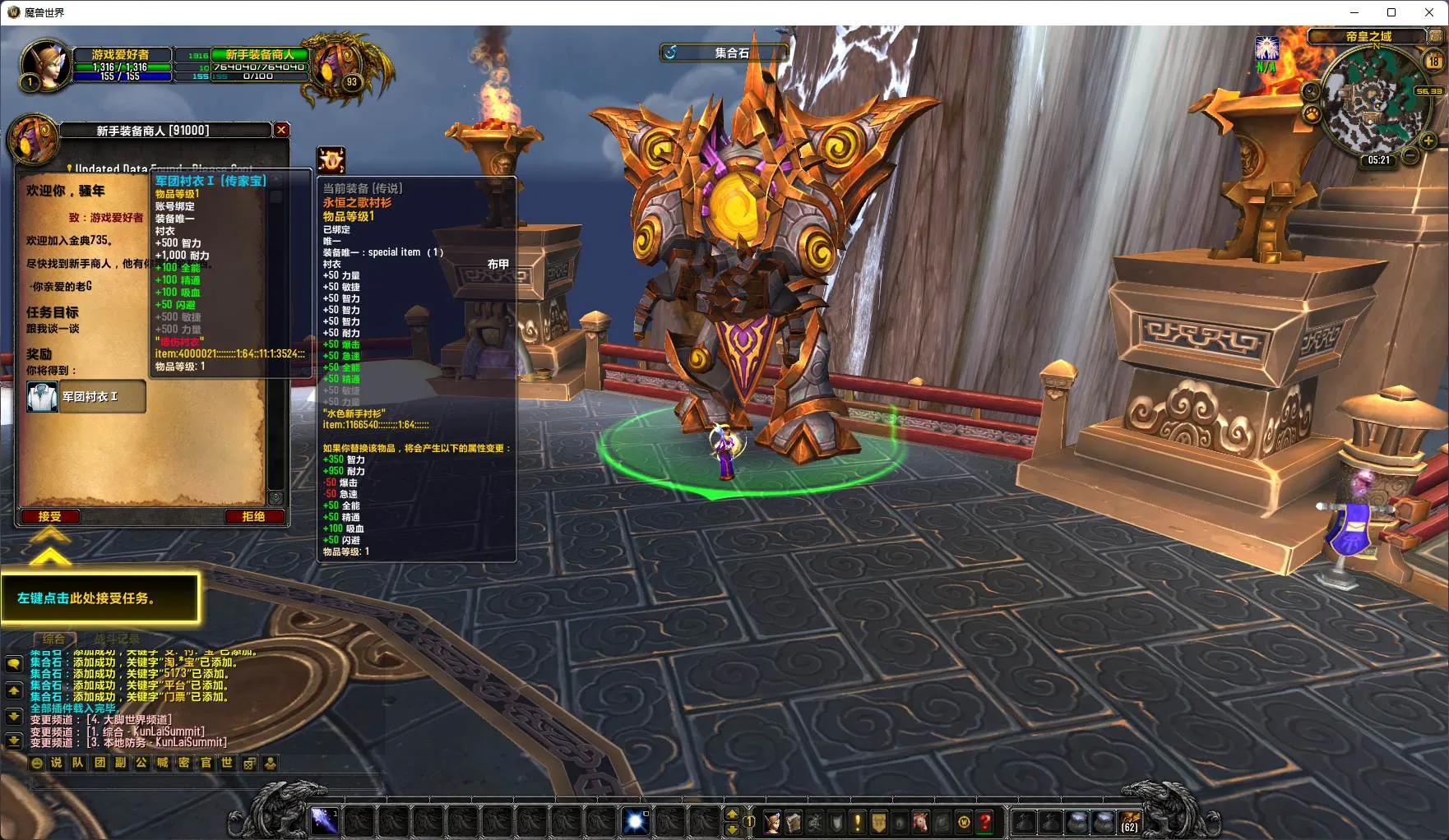Open the calendar showing day 18

1433,62
